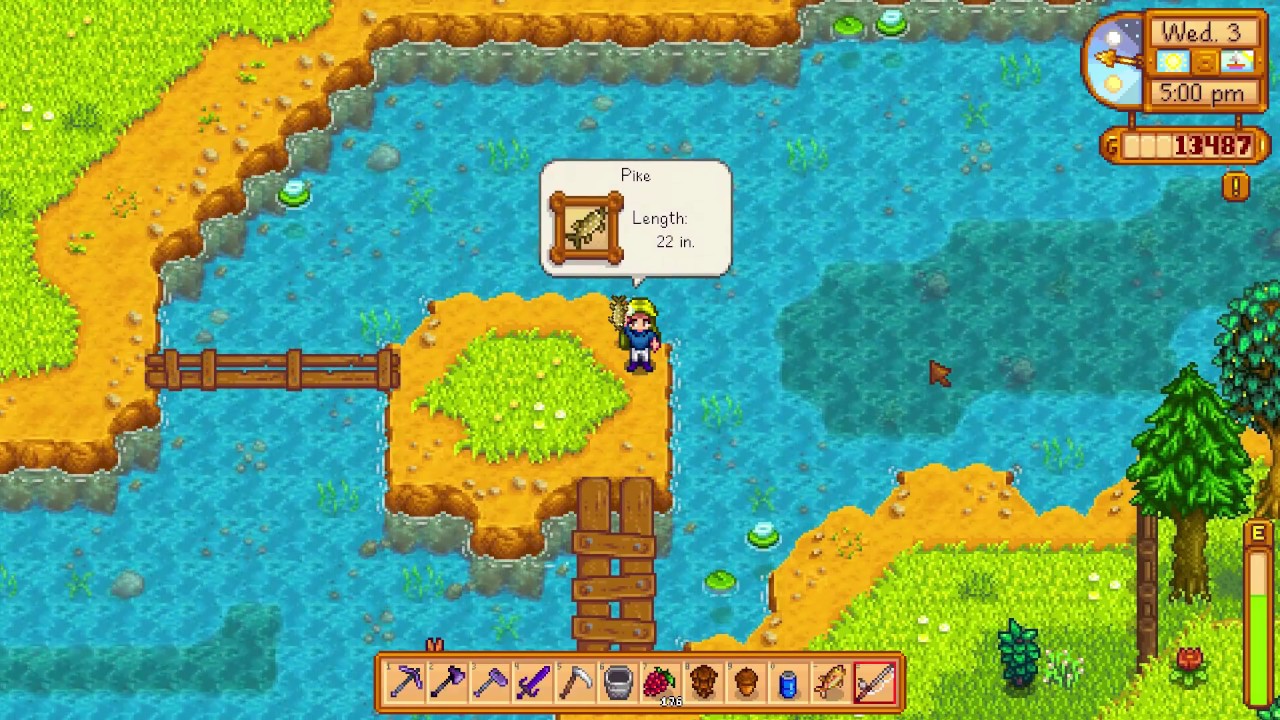Select the pine cone in slot 8
The image size is (1280, 720).
703,682
